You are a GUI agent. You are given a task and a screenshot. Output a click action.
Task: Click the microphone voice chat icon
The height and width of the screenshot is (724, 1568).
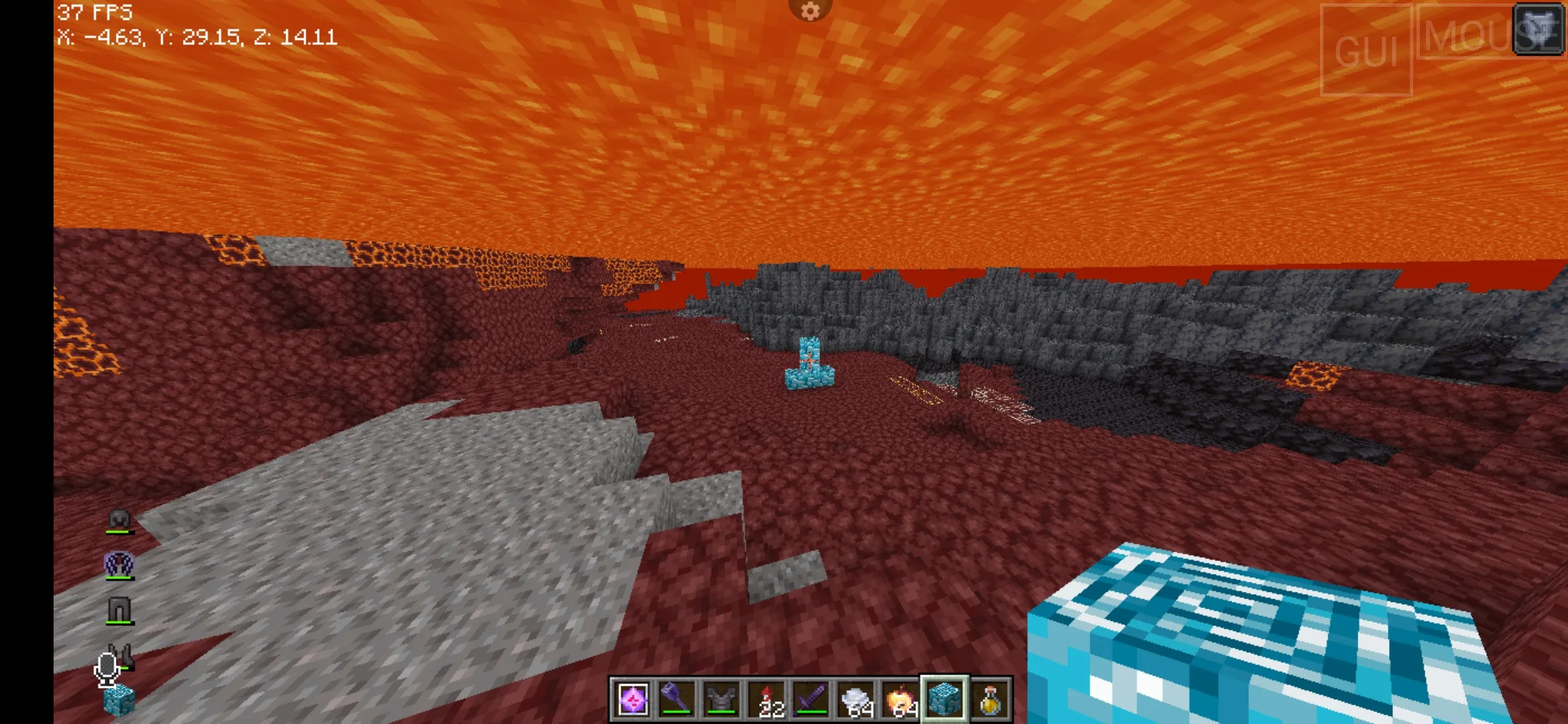[x=107, y=668]
